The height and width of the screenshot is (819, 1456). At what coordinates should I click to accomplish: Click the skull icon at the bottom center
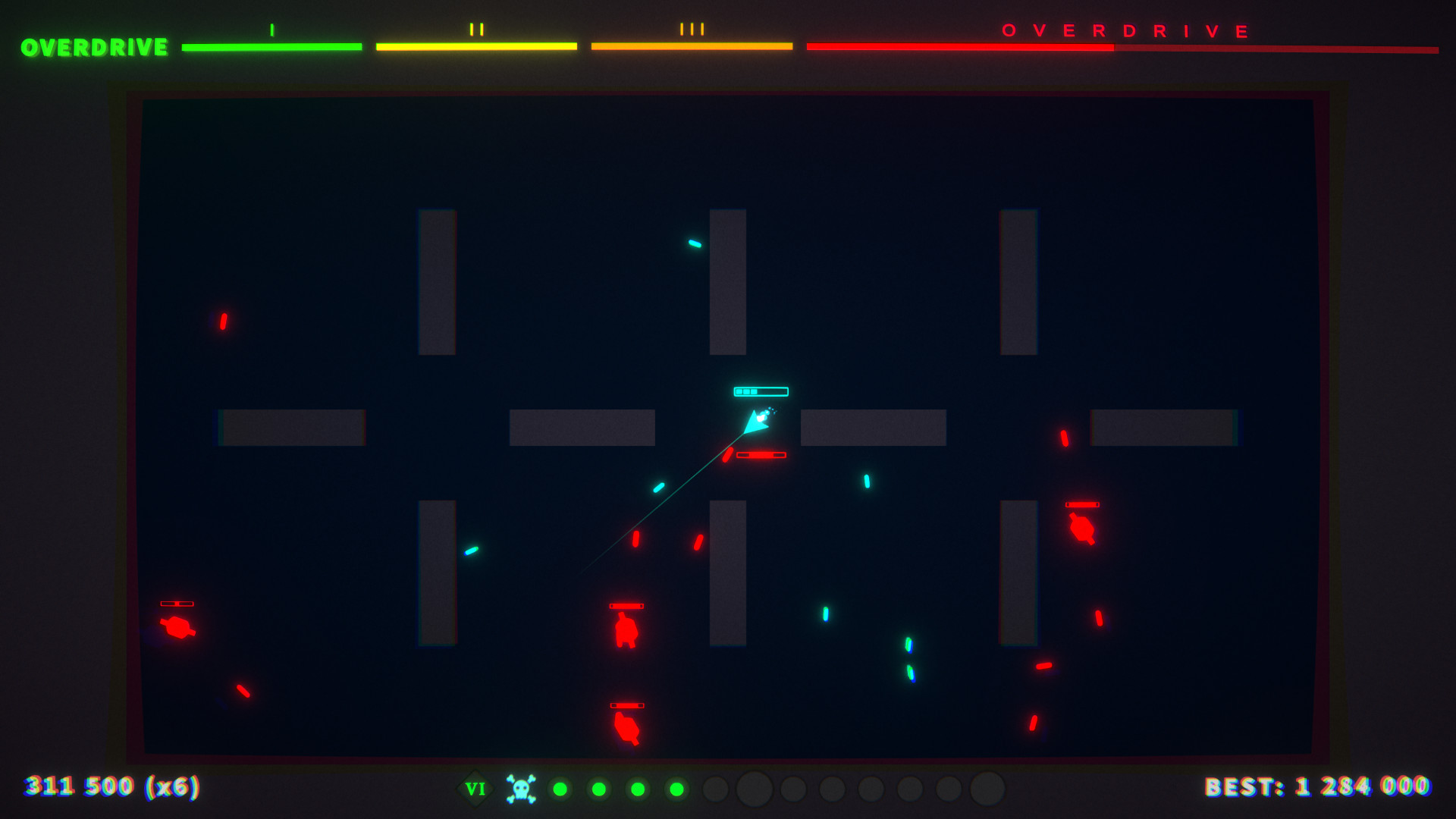(522, 789)
